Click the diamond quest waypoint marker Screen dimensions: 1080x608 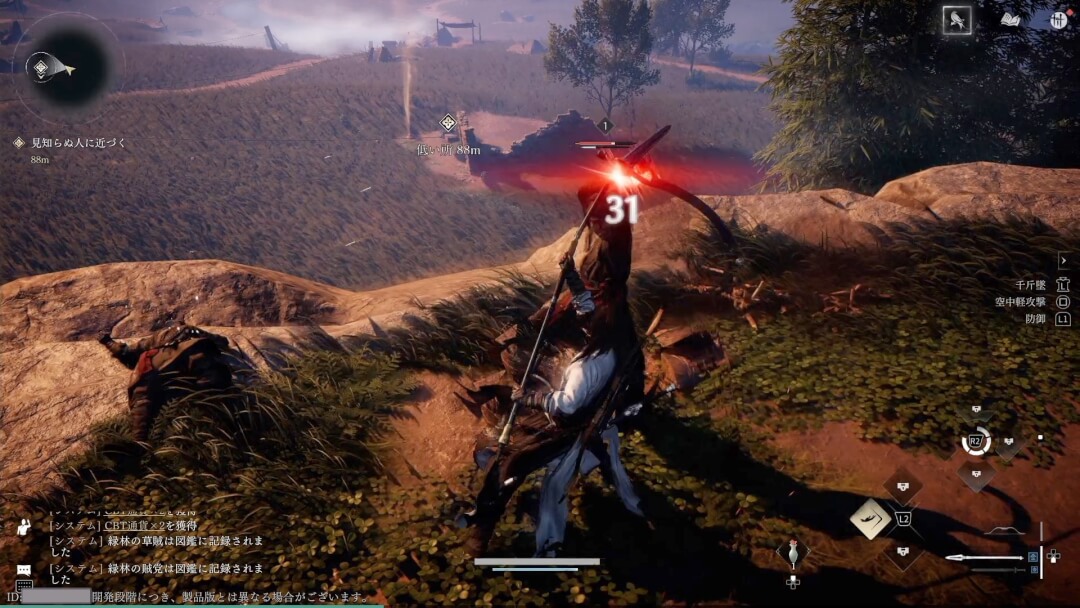coord(448,123)
